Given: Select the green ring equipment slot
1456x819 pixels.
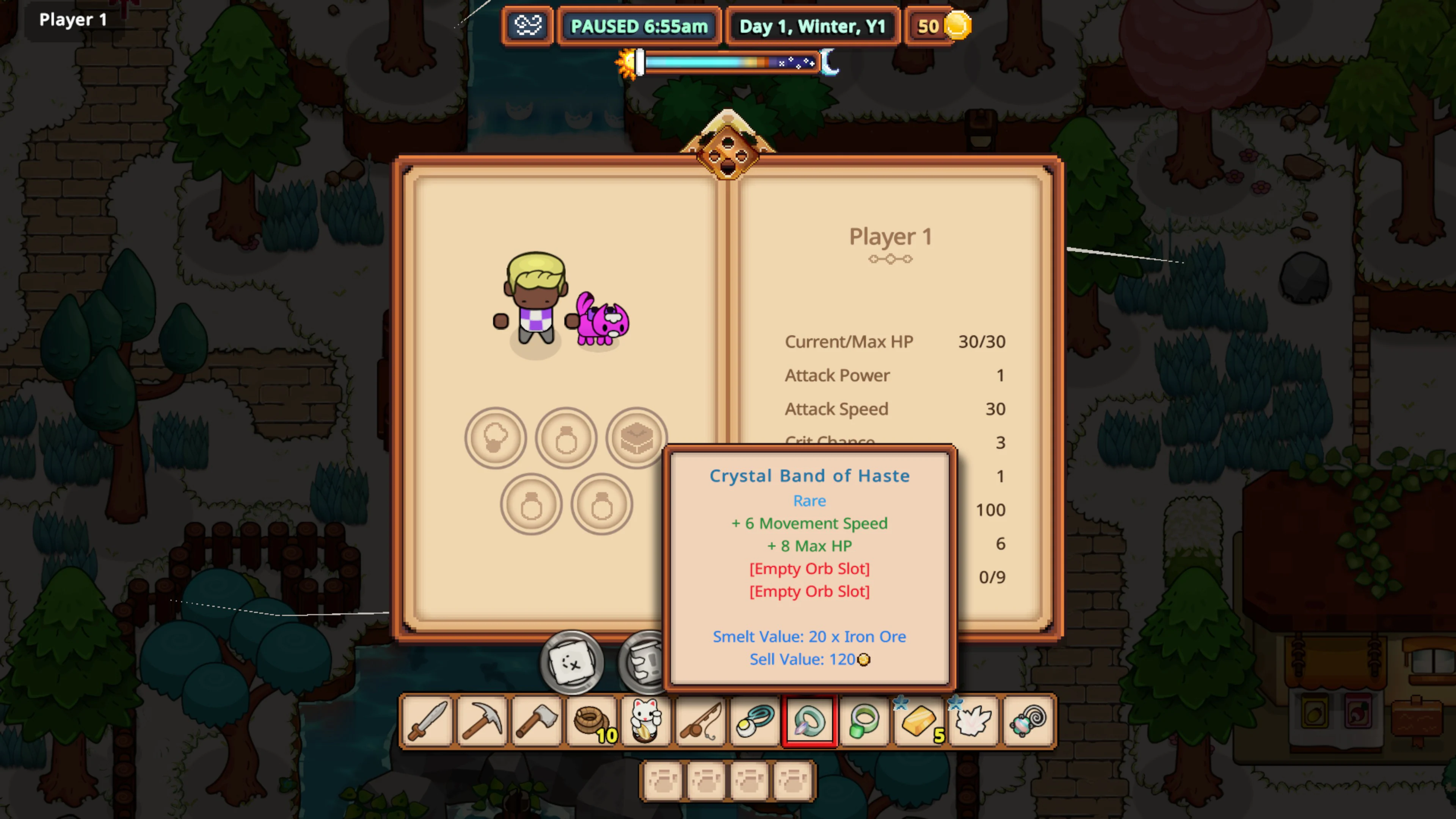Looking at the screenshot, I should pyautogui.click(x=864, y=721).
